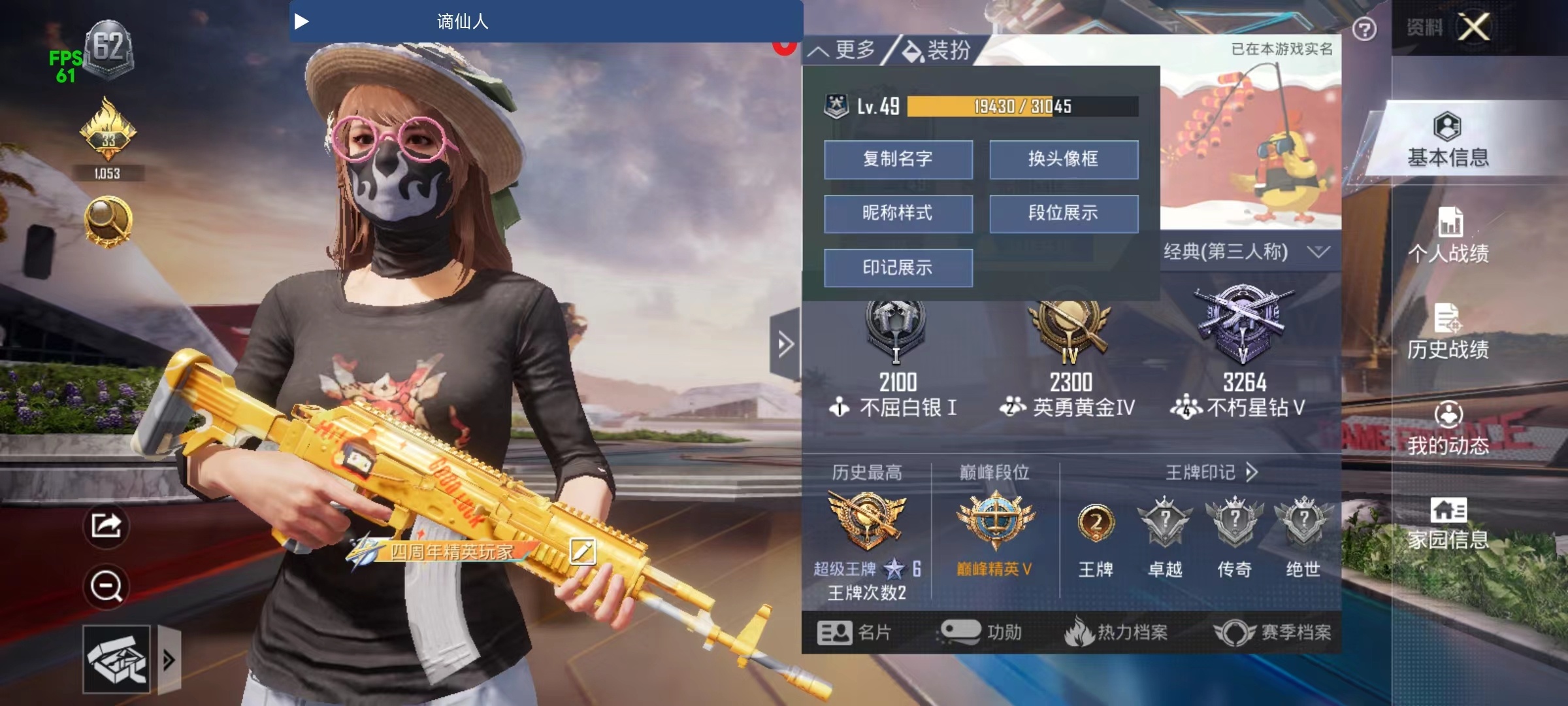1568x706 pixels.
Task: Select the 印记展示 mark display button
Action: point(898,268)
